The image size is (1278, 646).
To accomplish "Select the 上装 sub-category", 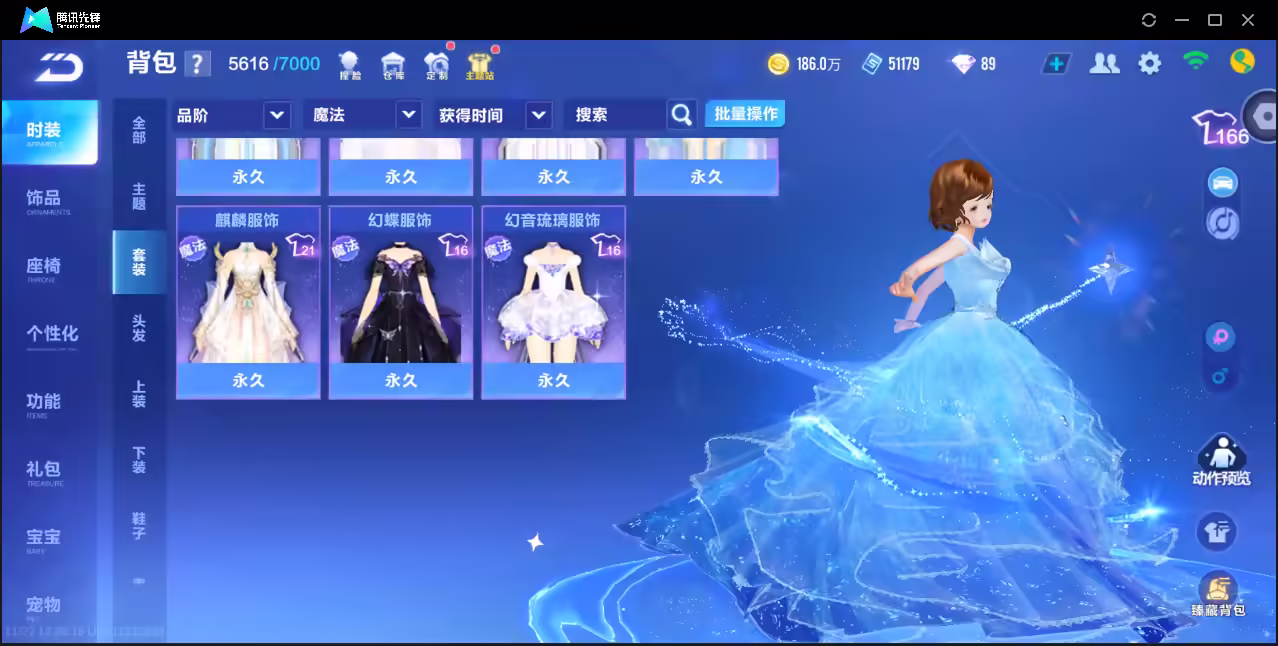I will 139,394.
